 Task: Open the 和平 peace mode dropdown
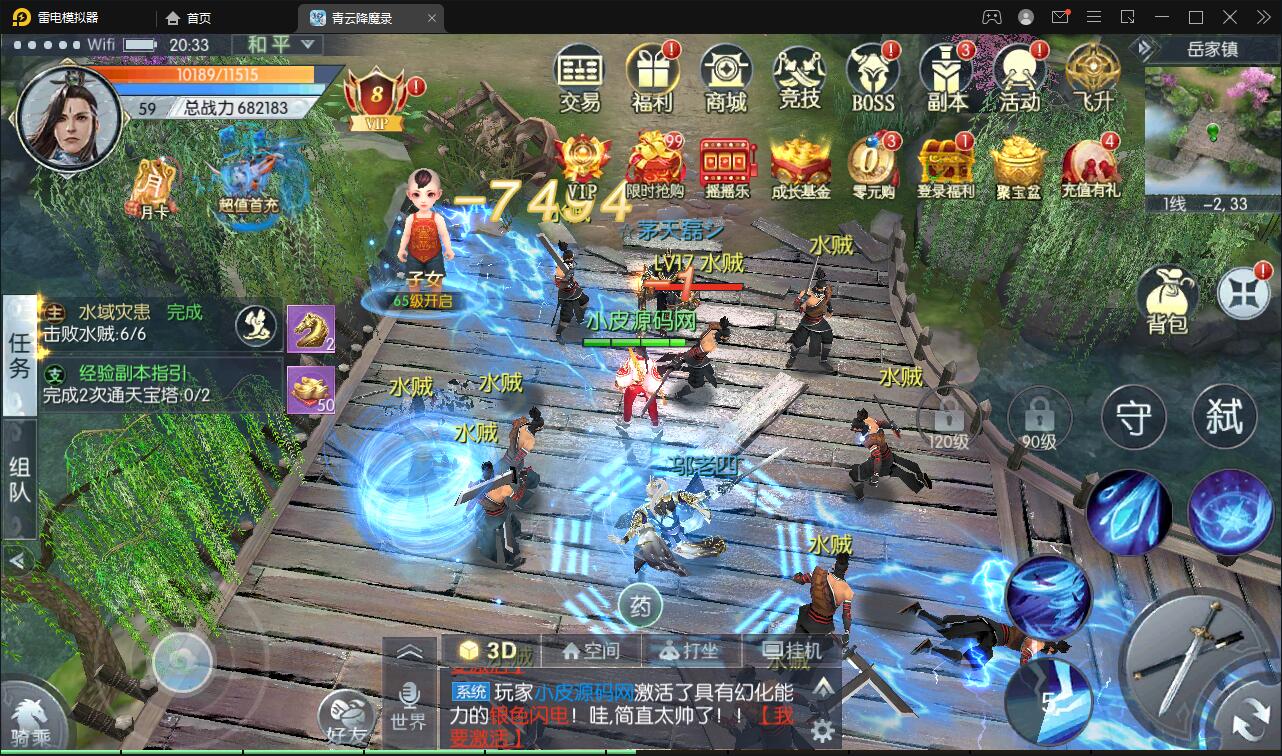pyautogui.click(x=276, y=45)
